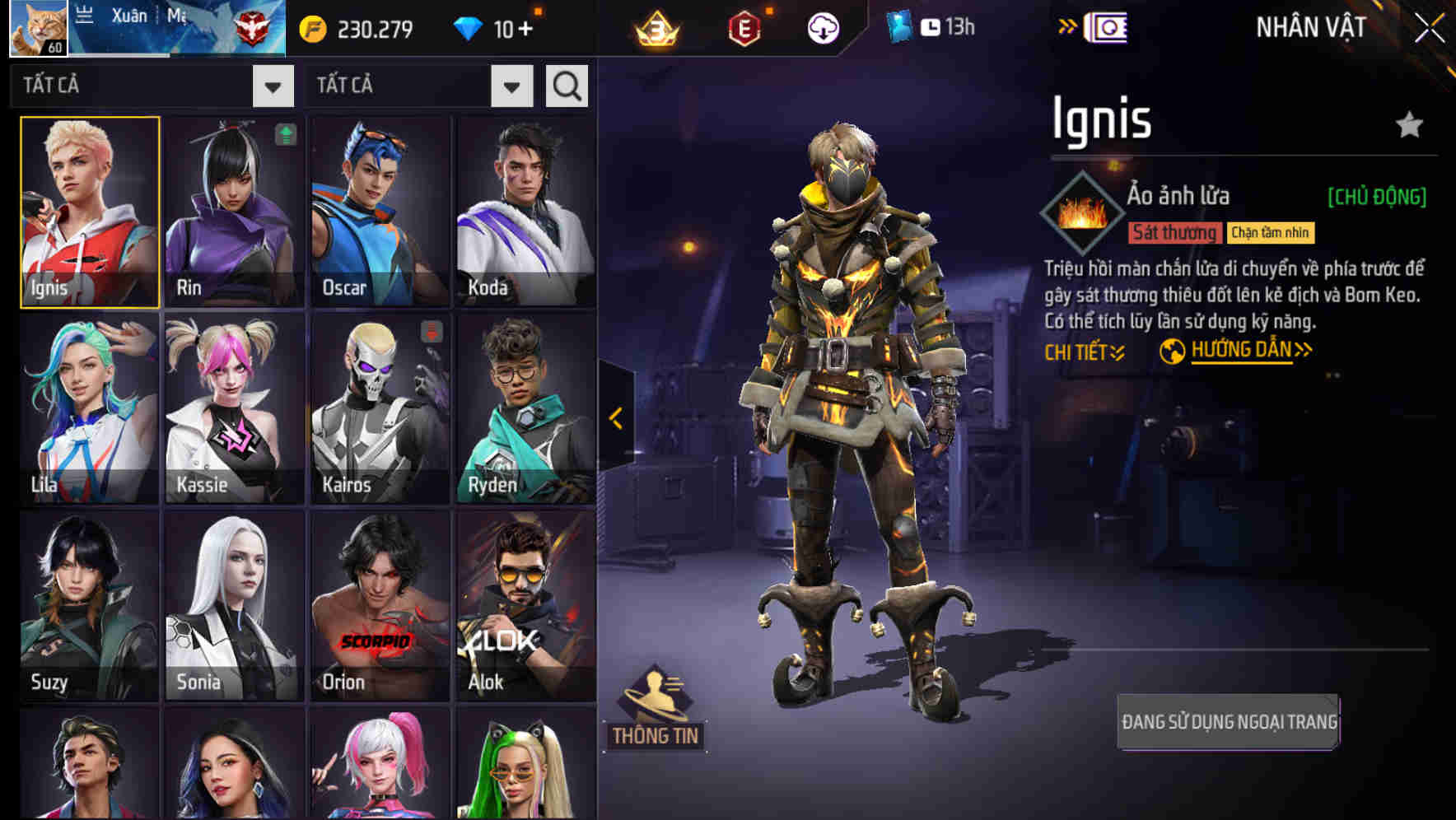1456x820 pixels.
Task: Open the character card album icon
Action: point(1107,26)
